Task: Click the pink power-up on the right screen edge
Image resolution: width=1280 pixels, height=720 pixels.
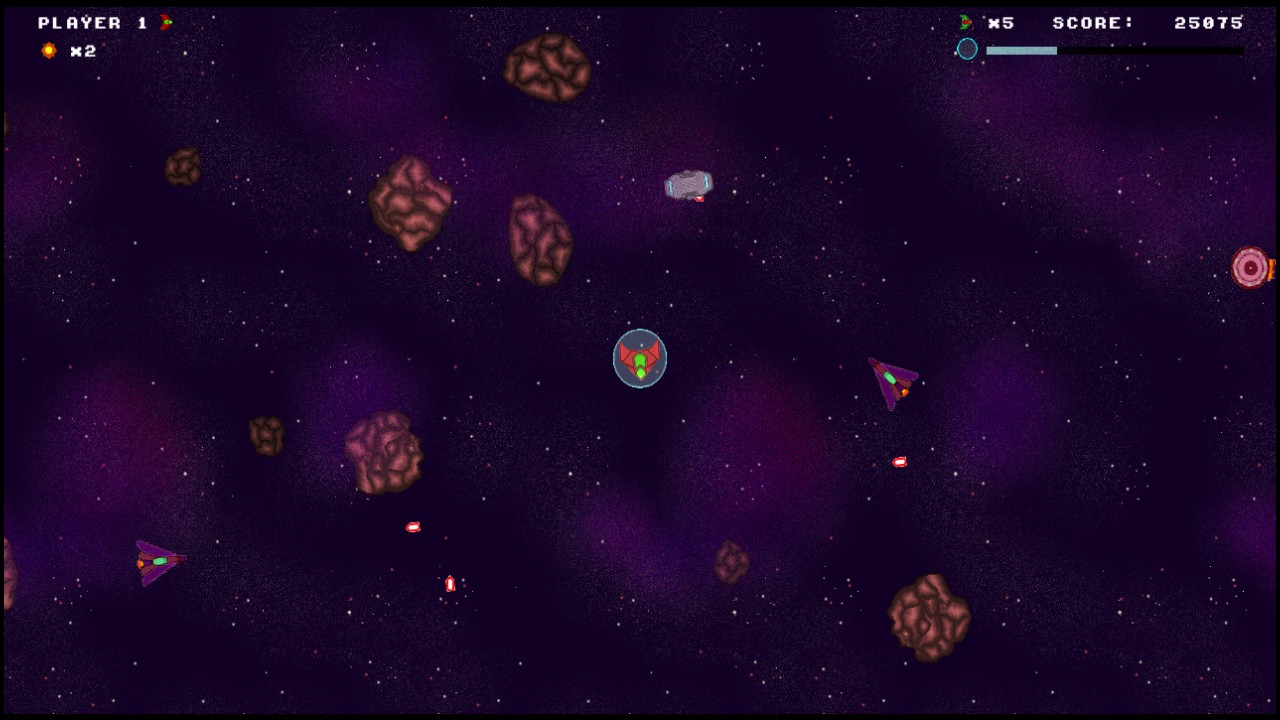Action: coord(1250,267)
